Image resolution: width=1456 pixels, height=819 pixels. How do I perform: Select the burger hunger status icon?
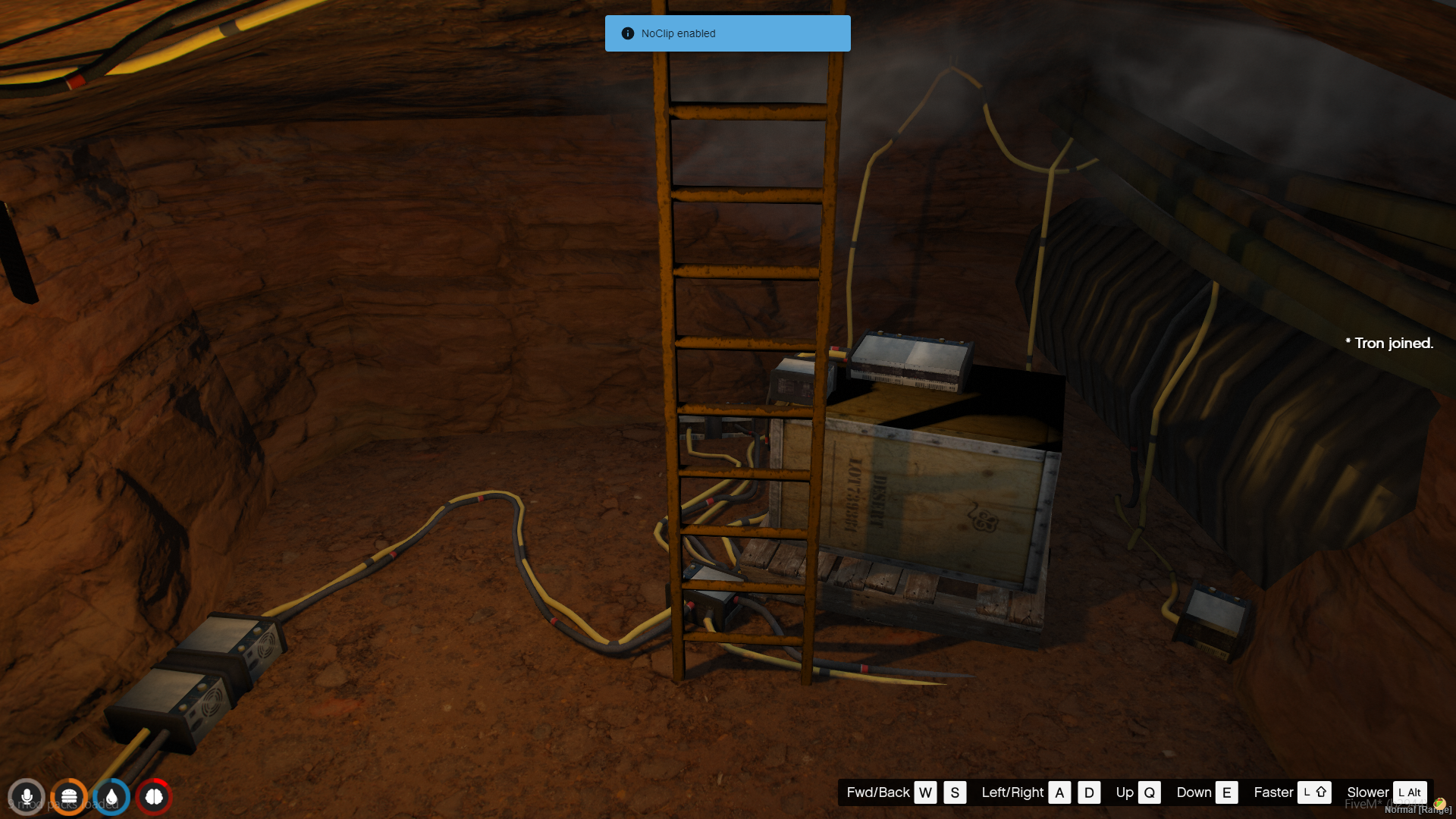click(69, 797)
